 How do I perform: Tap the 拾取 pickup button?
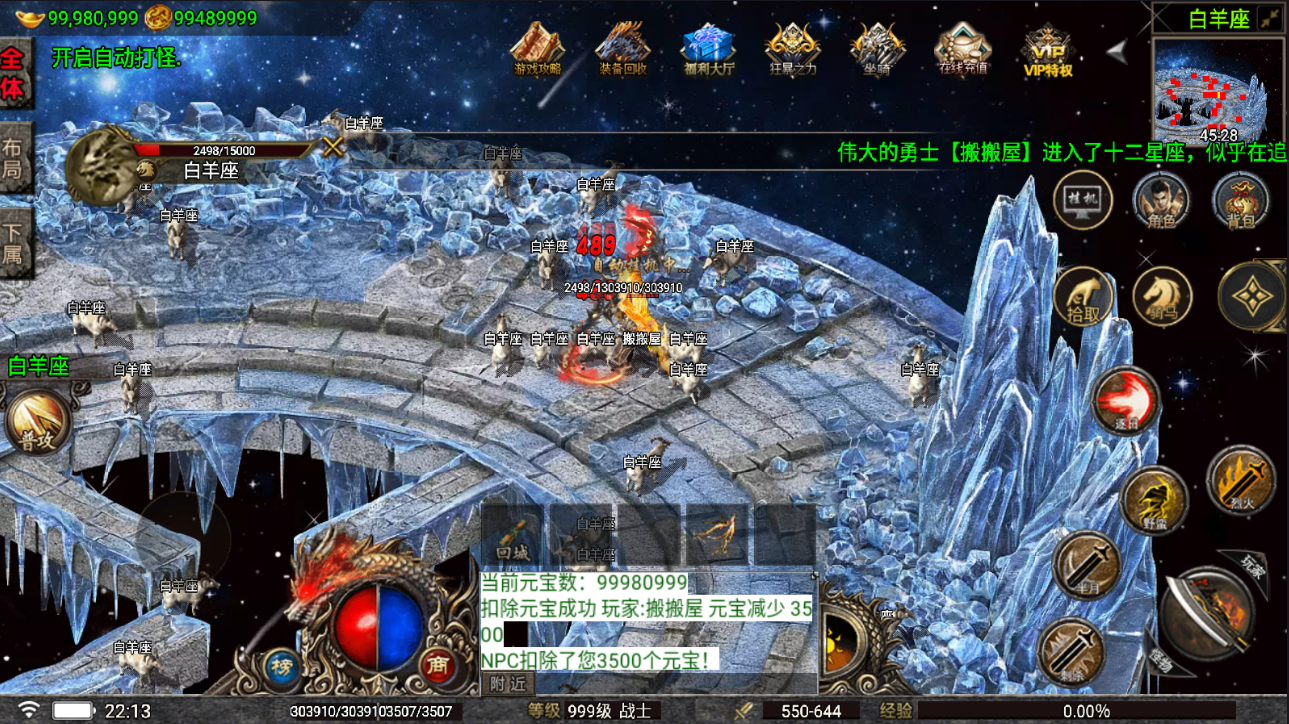coord(1083,296)
